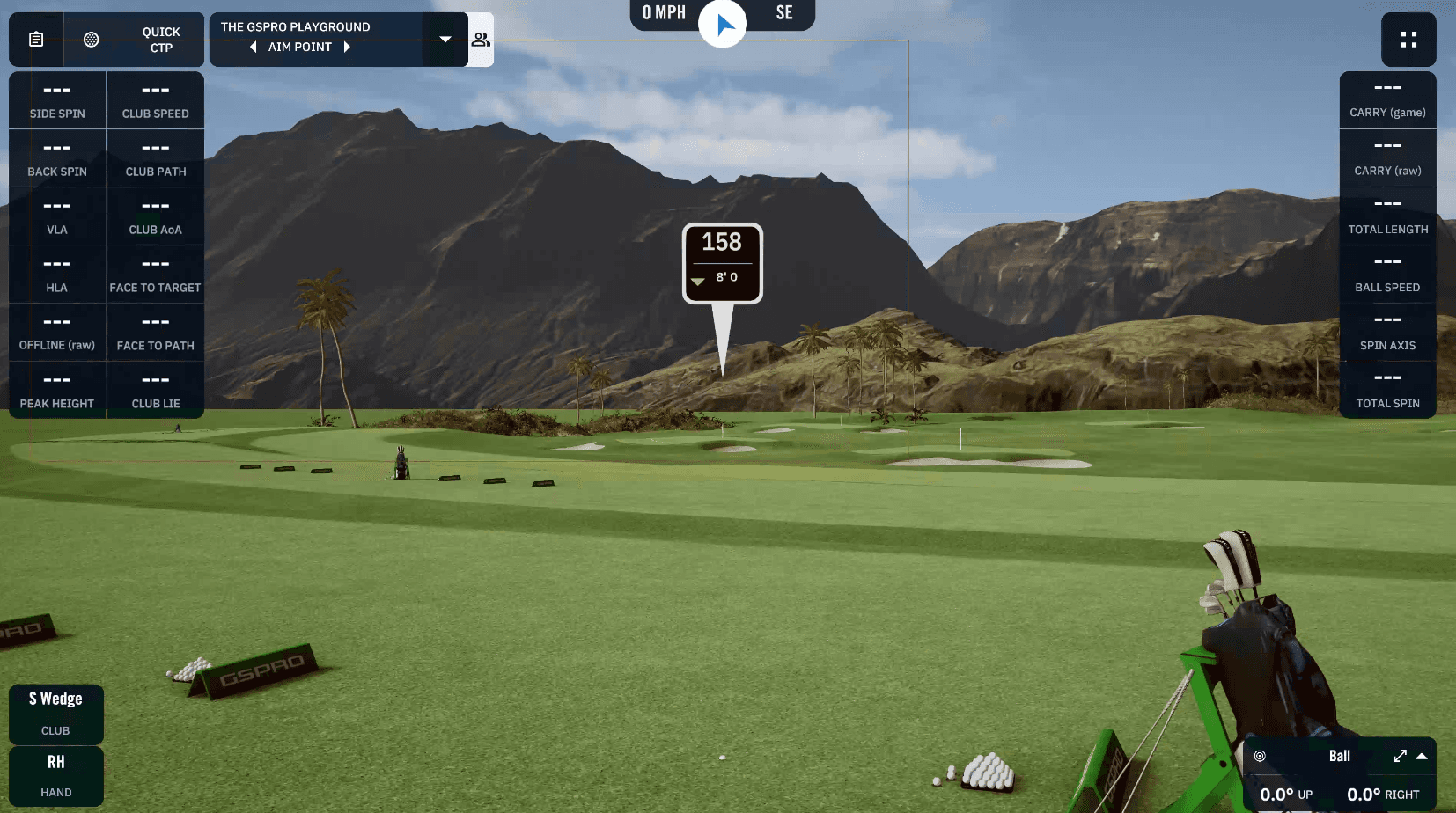Viewport: 1456px width, 813px height.
Task: Click the Total Spin readout panel
Action: (x=1388, y=390)
